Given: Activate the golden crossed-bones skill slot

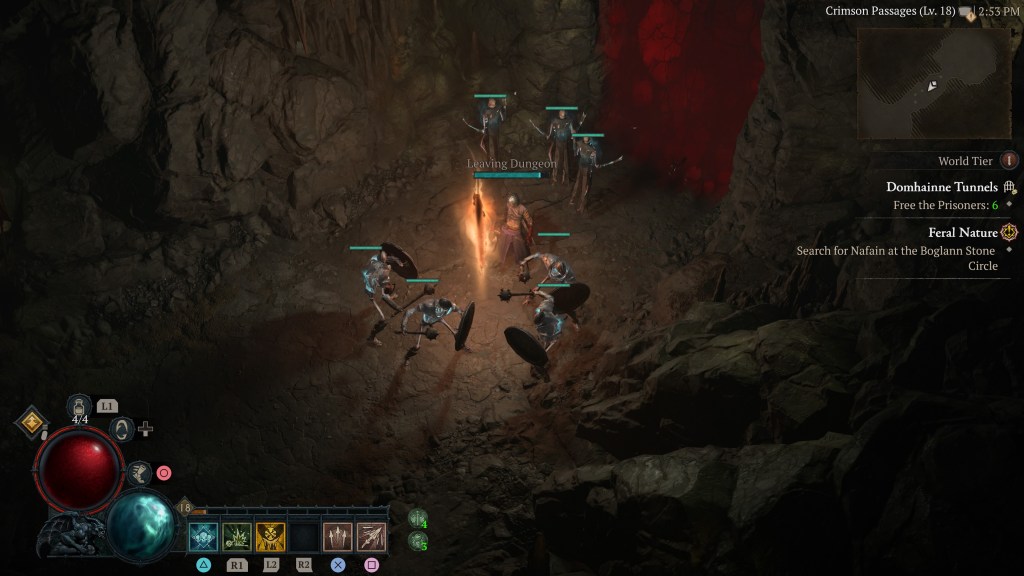Looking at the screenshot, I should point(271,537).
